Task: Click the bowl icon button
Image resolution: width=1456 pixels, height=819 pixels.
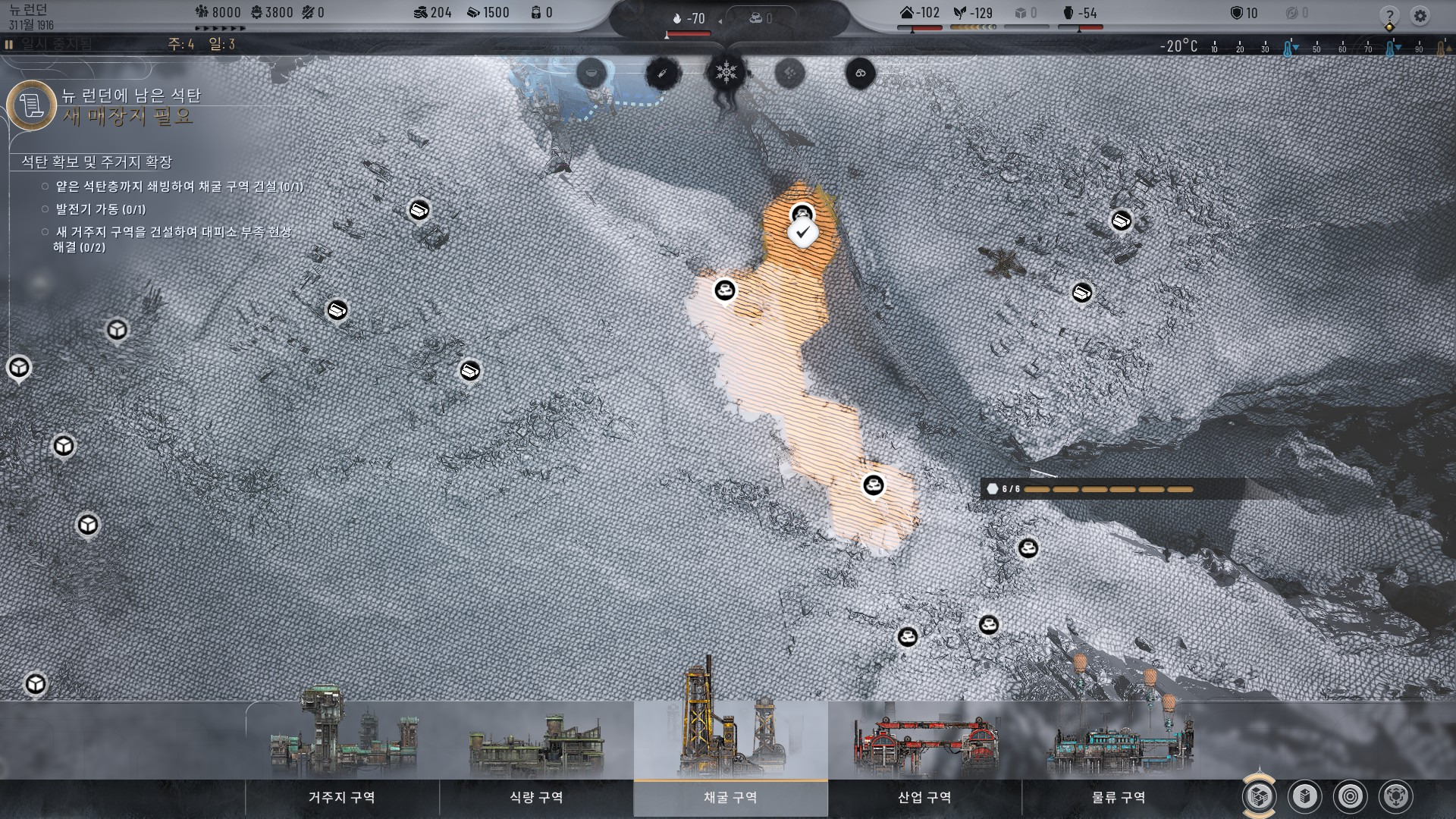Action: click(x=591, y=74)
